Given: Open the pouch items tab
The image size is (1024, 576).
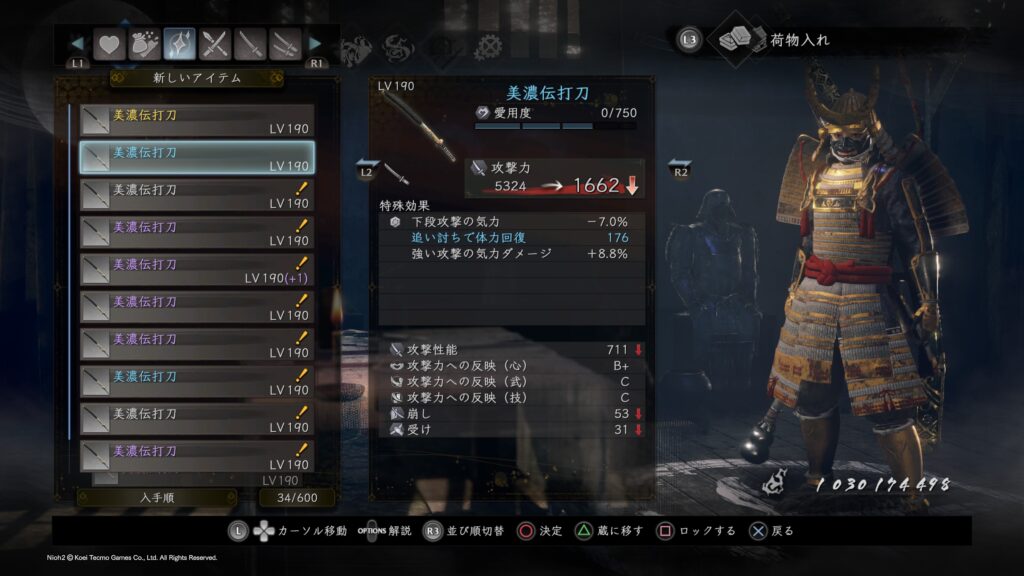Looking at the screenshot, I should (144, 44).
